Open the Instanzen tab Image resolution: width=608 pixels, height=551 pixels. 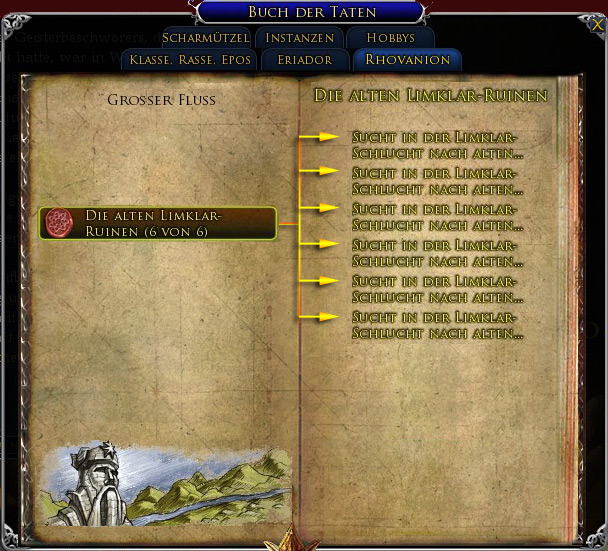pos(300,37)
